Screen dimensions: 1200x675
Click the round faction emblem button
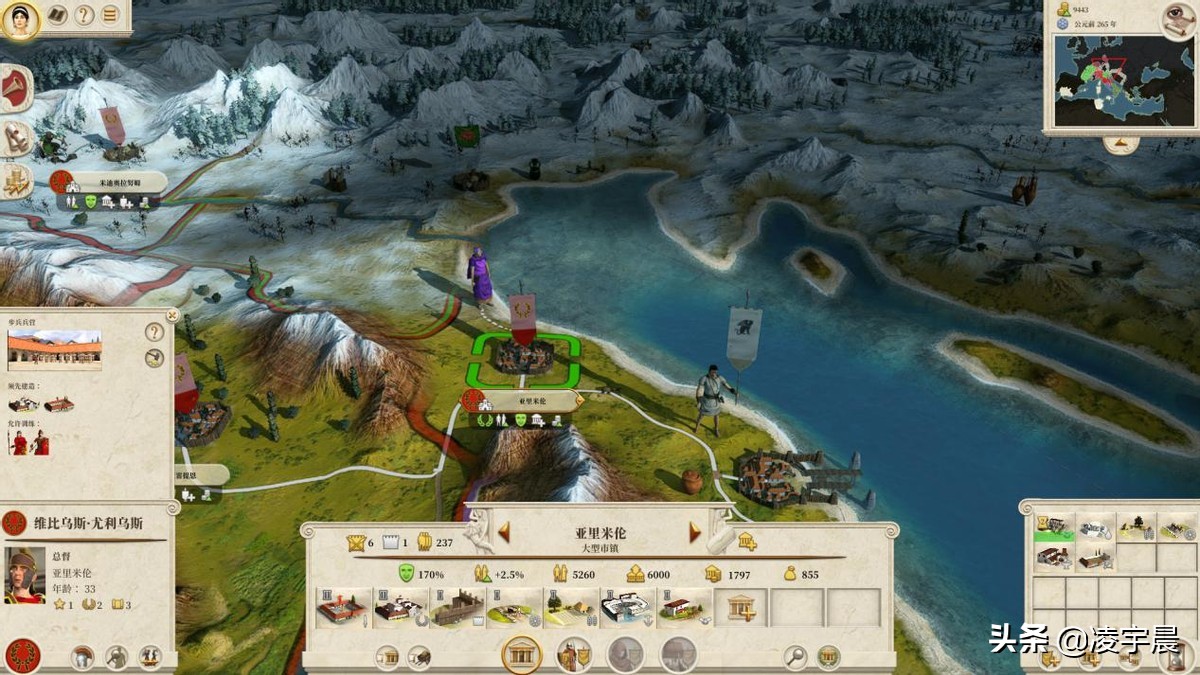click(x=22, y=656)
